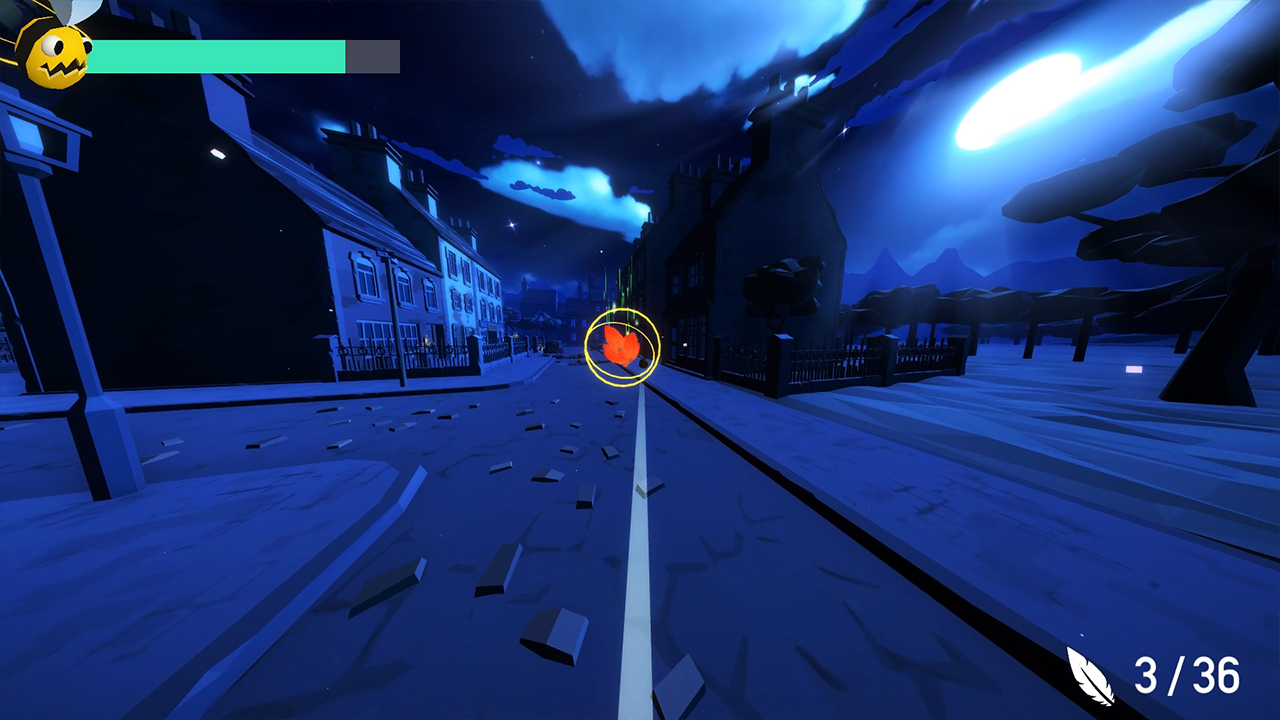Viewport: 1280px width, 720px height.
Task: Click the bee's striped wing
Action: click(x=75, y=12)
